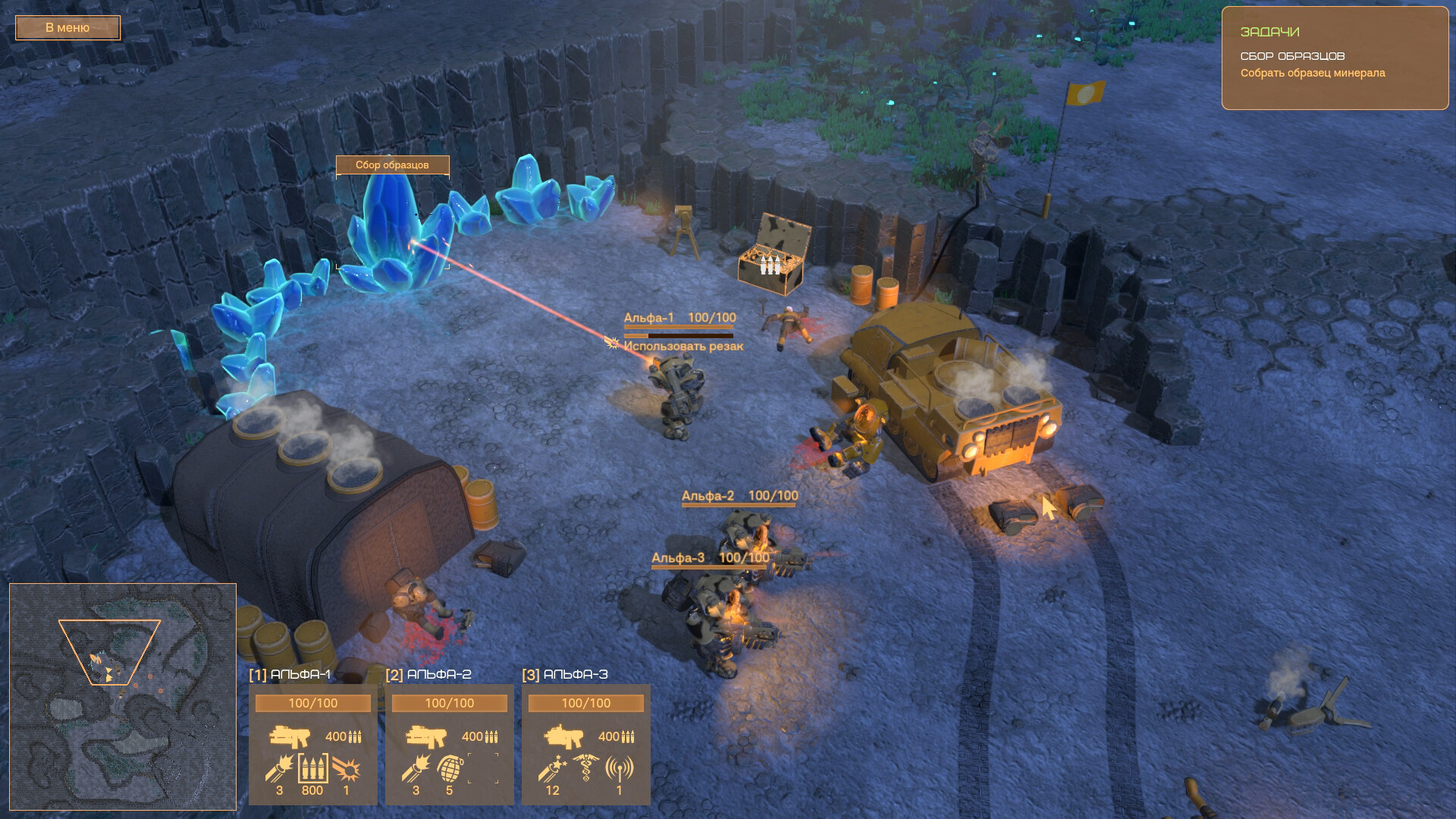Click the minimap
The height and width of the screenshot is (819, 1456).
[x=122, y=696]
